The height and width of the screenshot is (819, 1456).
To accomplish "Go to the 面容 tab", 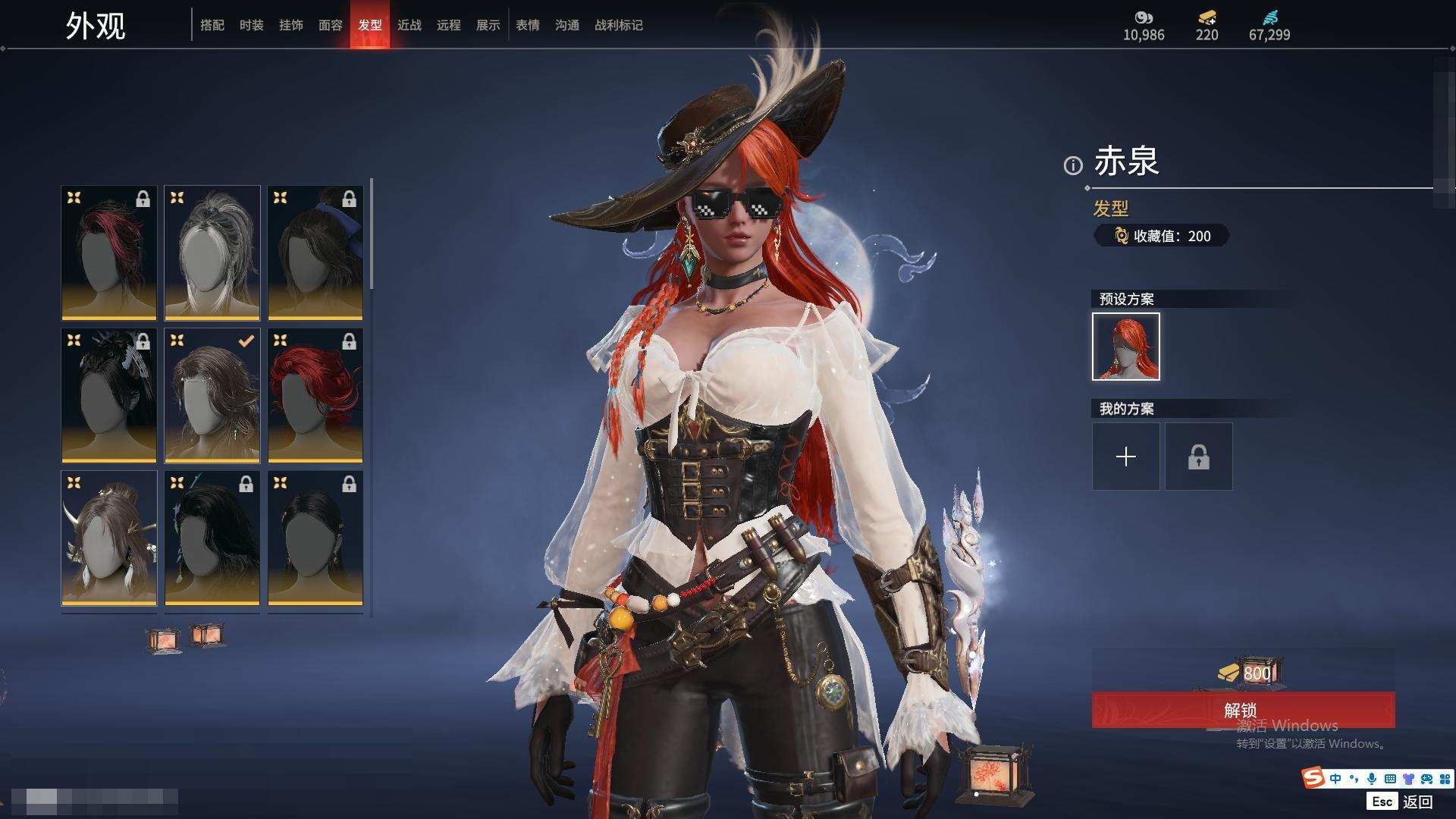I will tap(331, 25).
